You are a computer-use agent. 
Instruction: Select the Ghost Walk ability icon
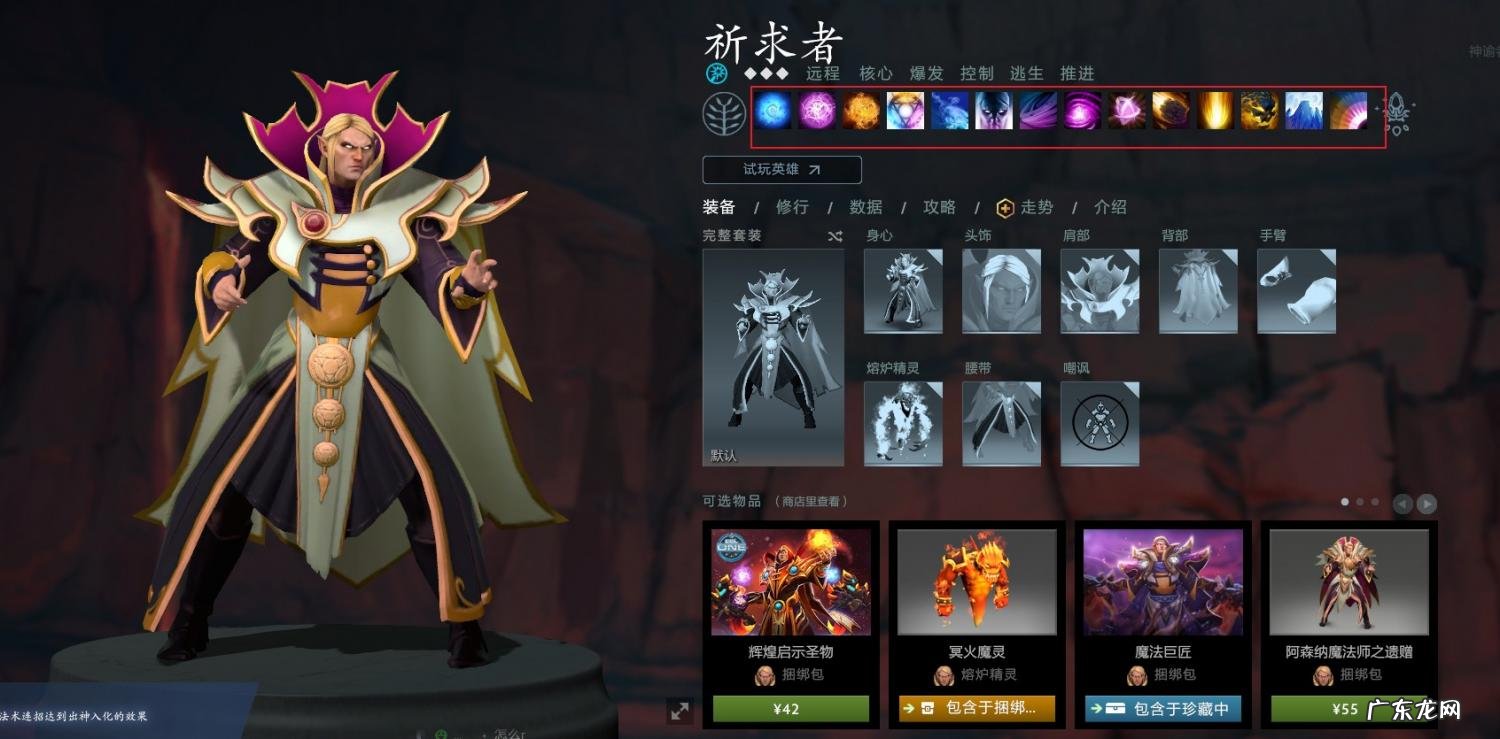tap(993, 112)
